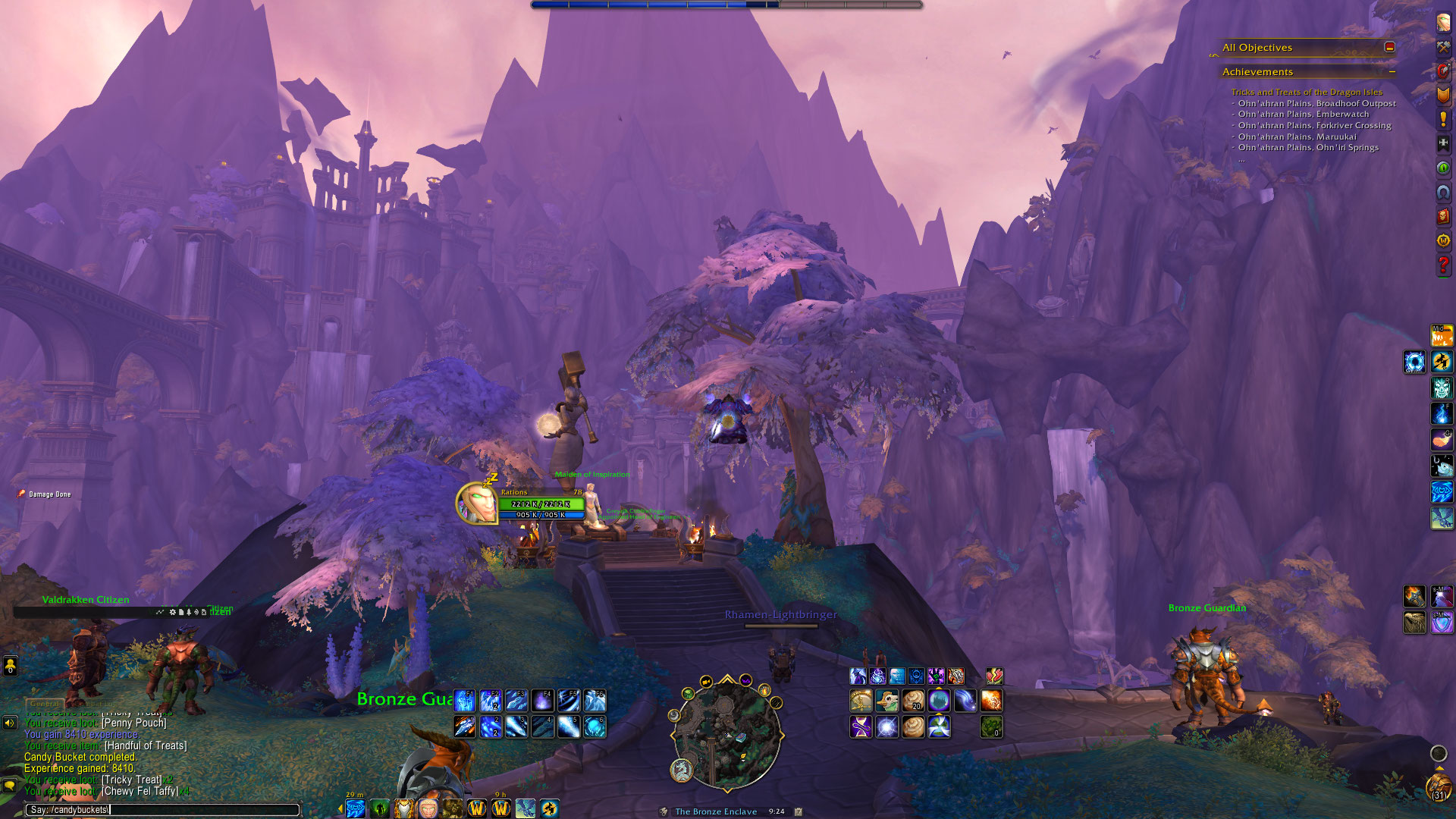Image resolution: width=1456 pixels, height=819 pixels.
Task: Open the damage meter gear settings
Action: pos(172,612)
